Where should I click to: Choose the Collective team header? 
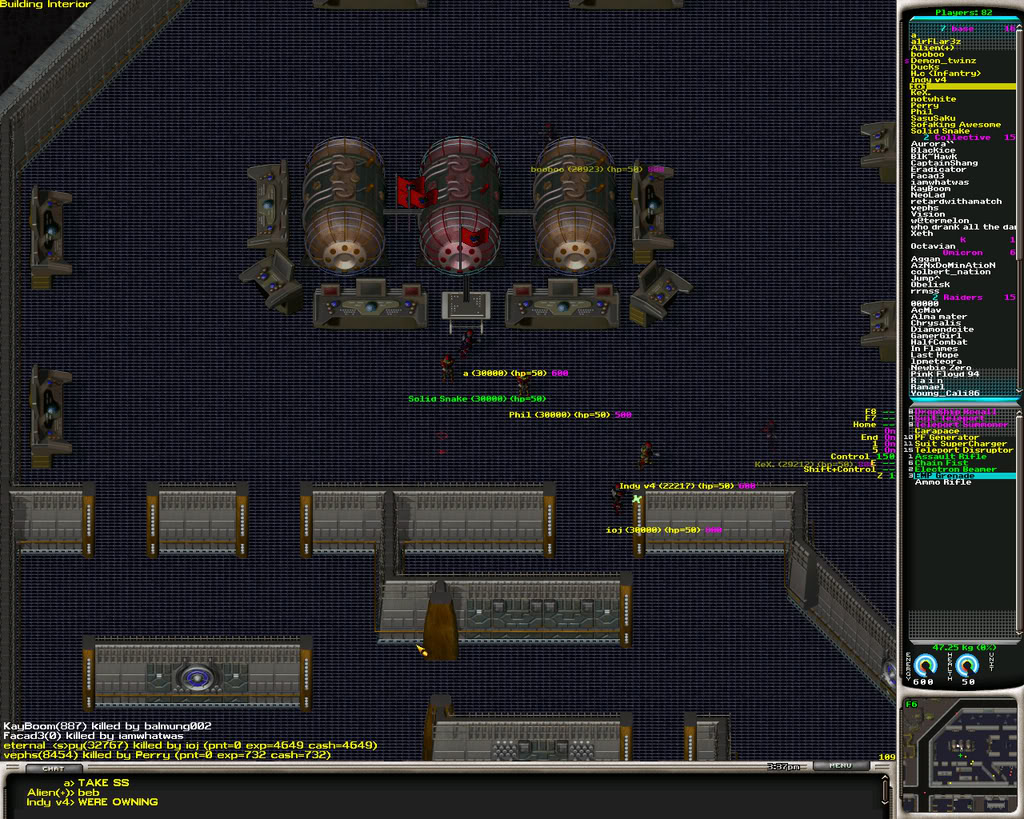(x=961, y=138)
